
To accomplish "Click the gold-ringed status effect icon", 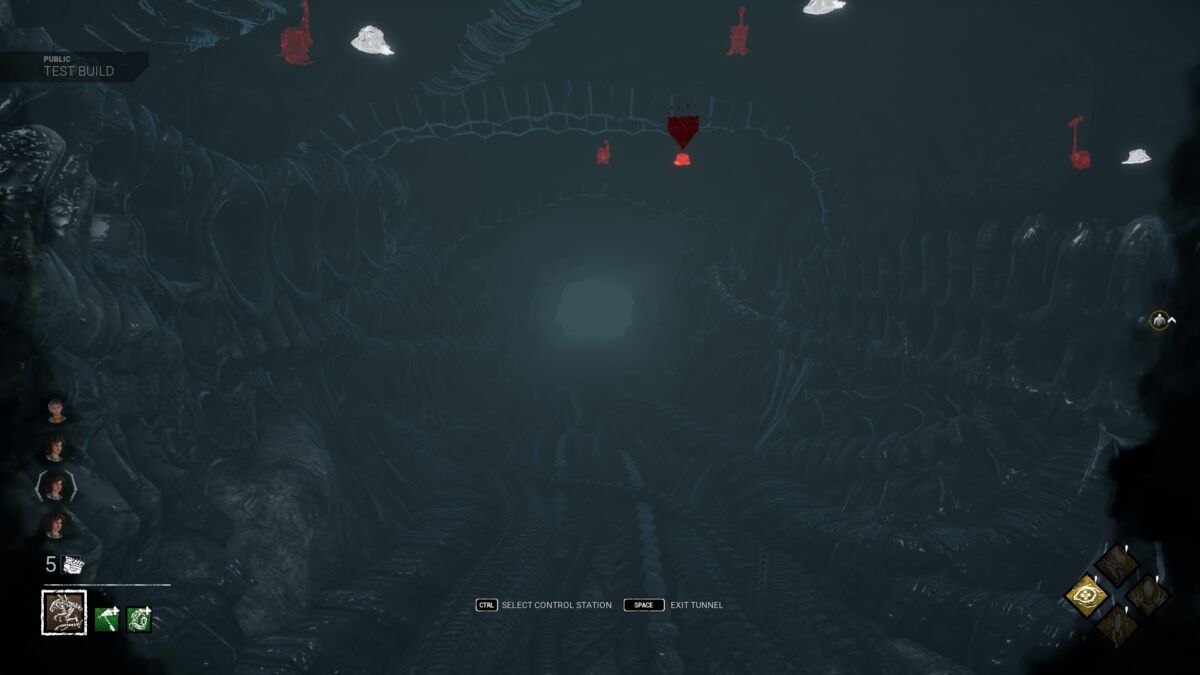I will pyautogui.click(x=1159, y=320).
